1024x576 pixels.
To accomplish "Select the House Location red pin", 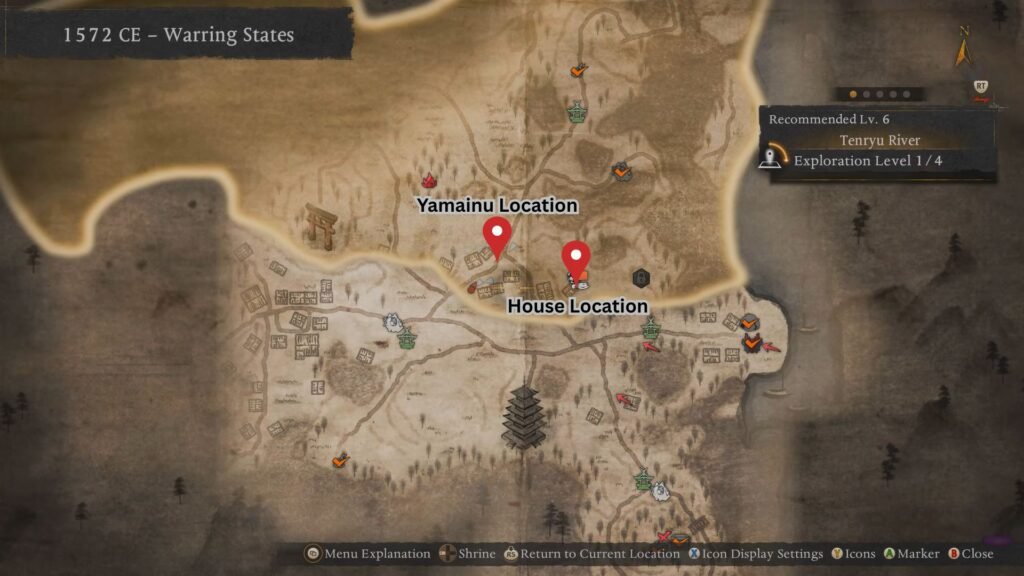I will (576, 256).
